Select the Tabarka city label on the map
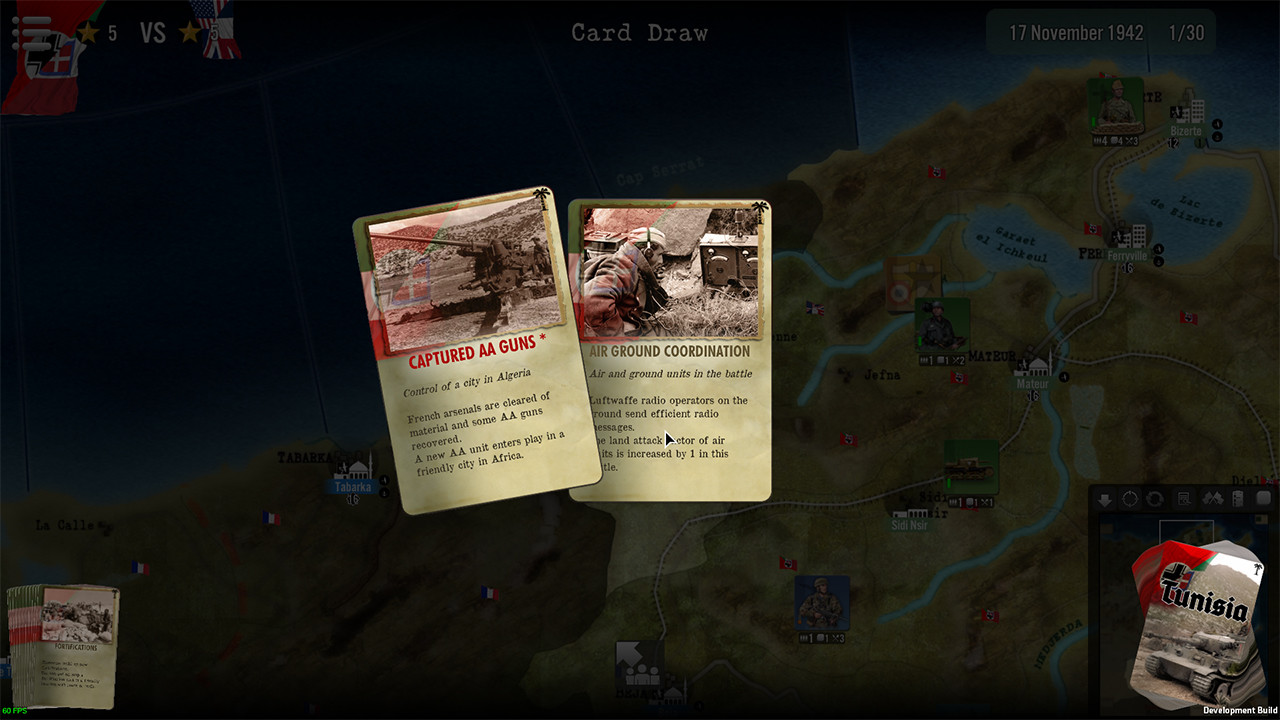This screenshot has width=1280, height=720. tap(350, 488)
